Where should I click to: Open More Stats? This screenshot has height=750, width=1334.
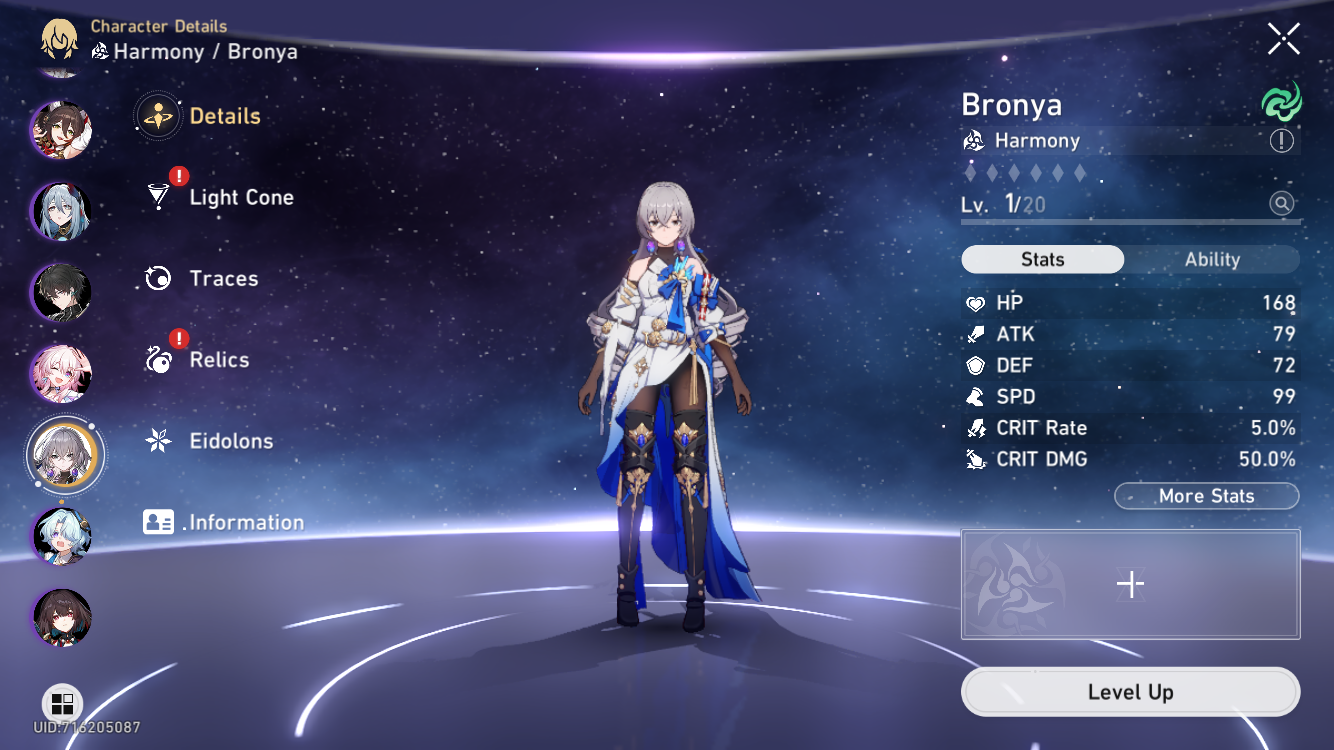pyautogui.click(x=1206, y=495)
